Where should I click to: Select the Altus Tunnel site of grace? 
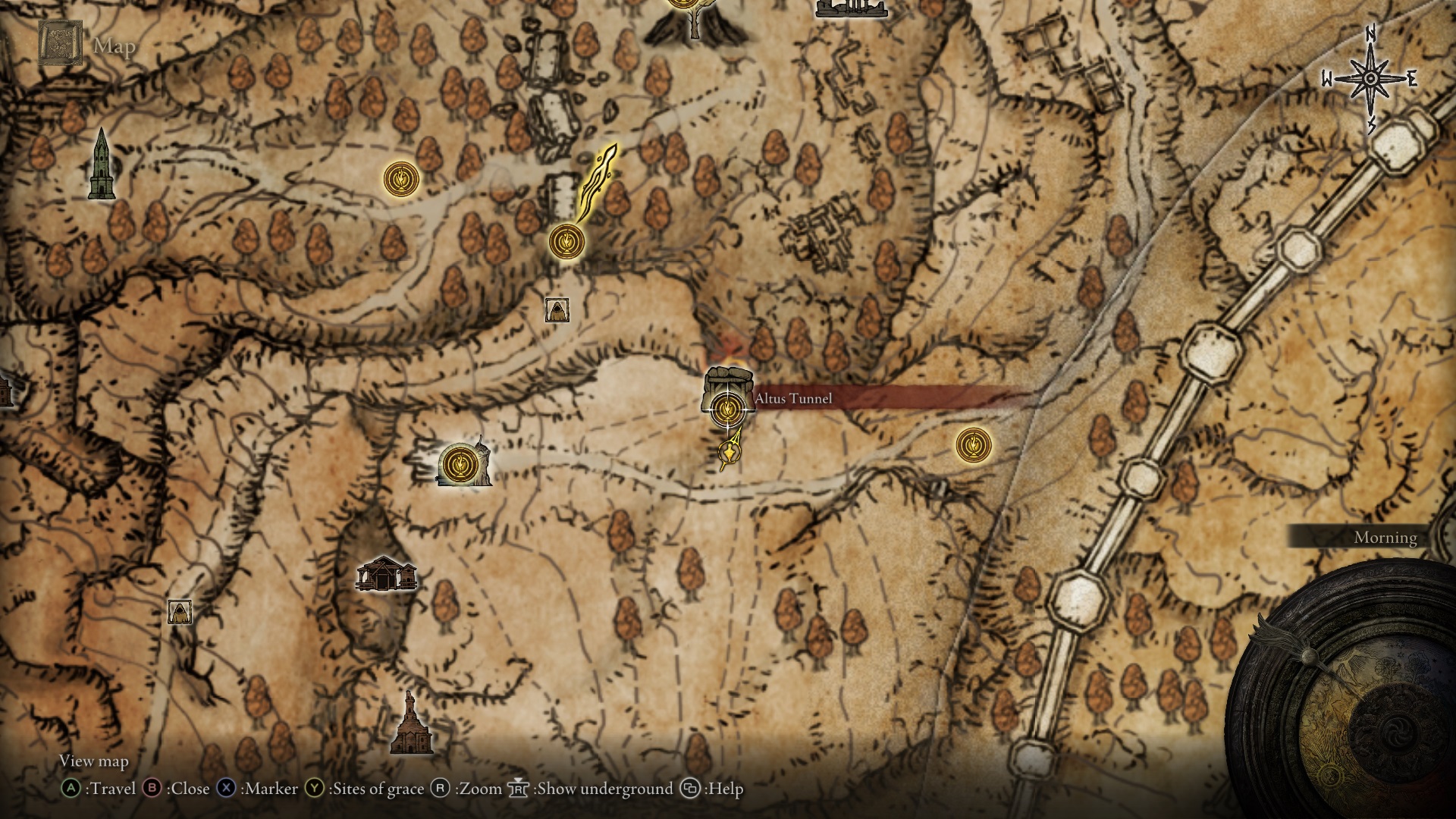pos(728,409)
